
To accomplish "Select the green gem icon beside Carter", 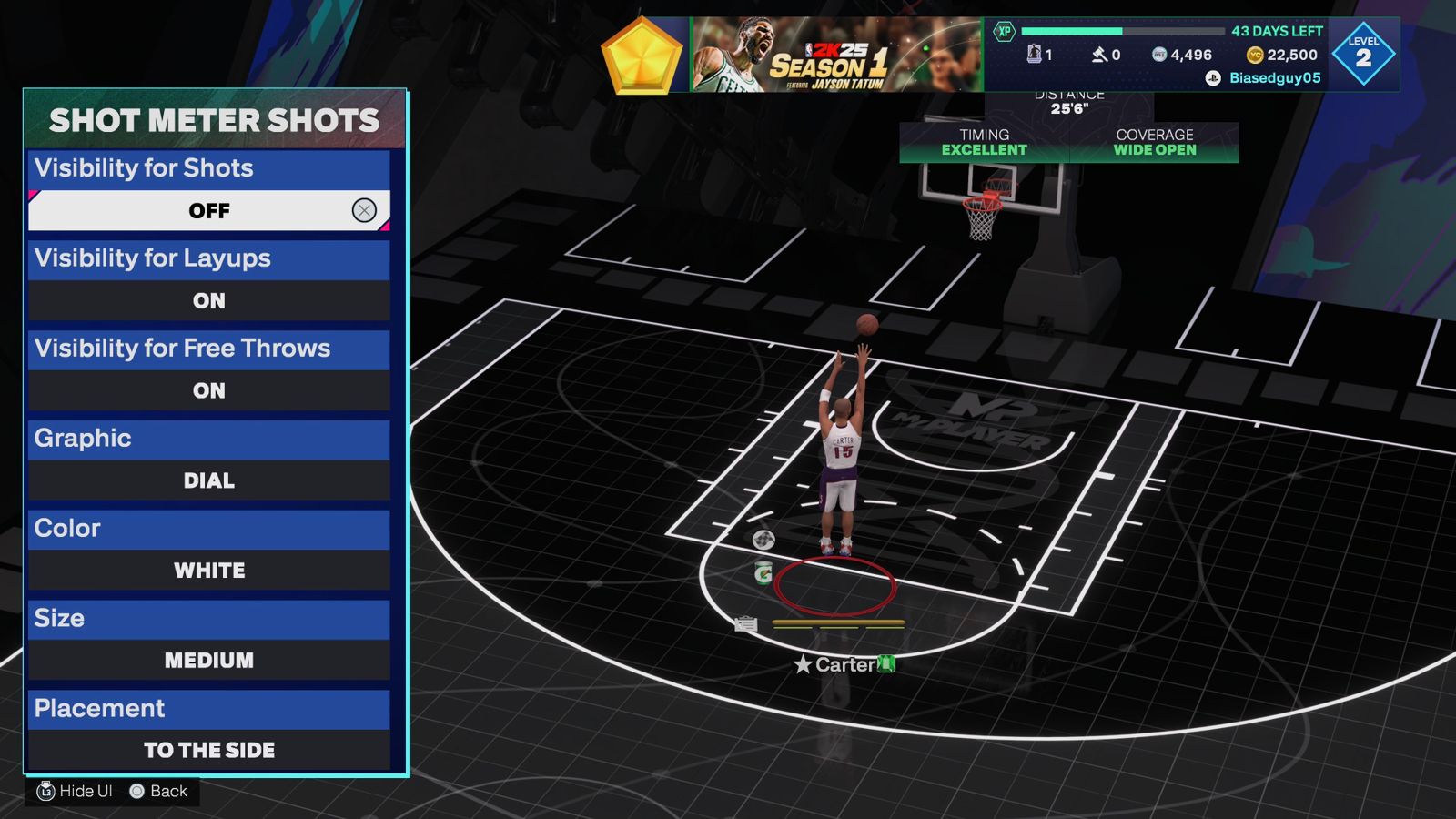I will tap(885, 665).
